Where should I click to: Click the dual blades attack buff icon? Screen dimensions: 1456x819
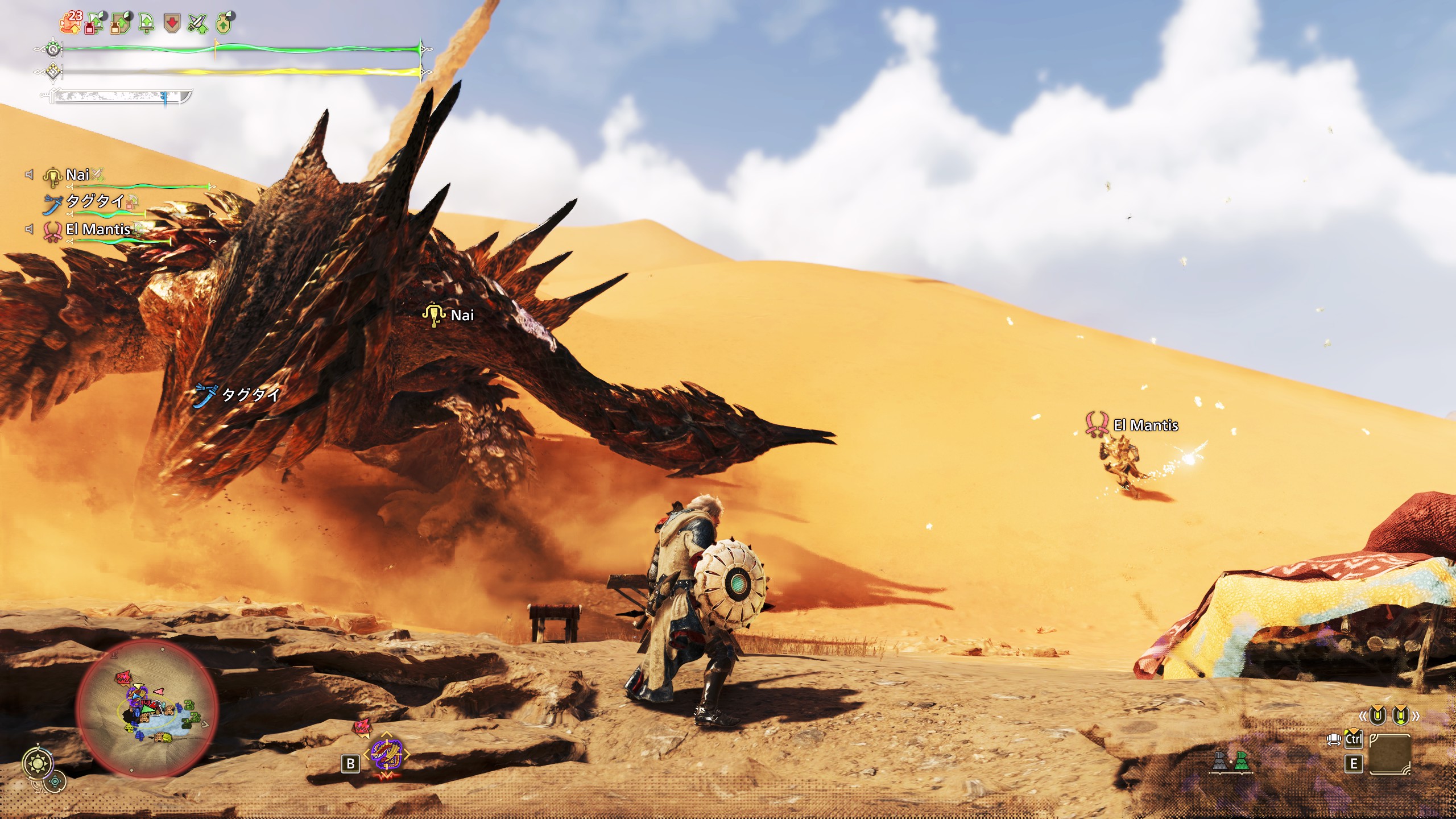[198, 24]
